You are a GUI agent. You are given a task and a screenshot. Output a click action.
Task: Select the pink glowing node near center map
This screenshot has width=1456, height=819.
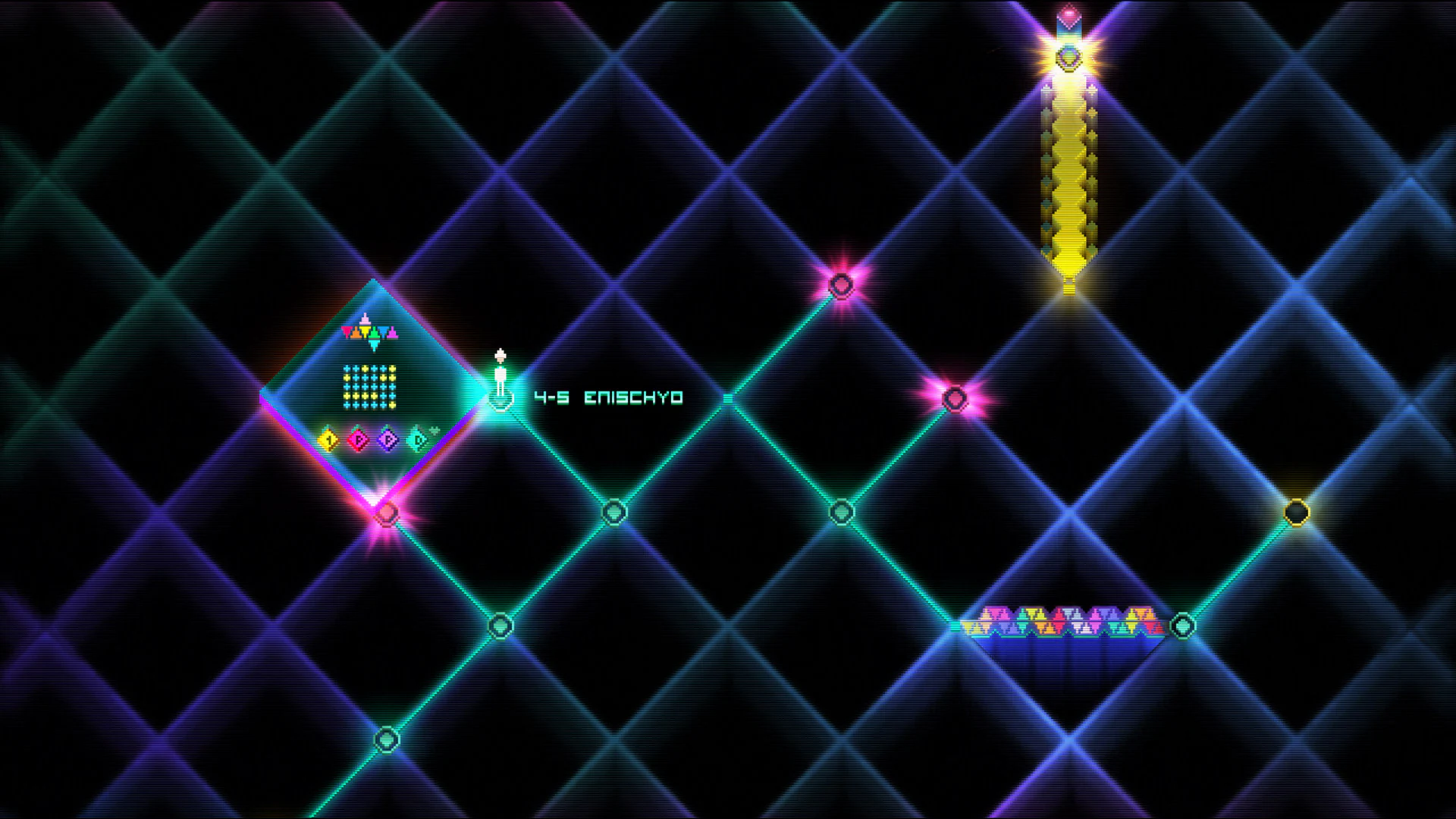pyautogui.click(x=843, y=283)
